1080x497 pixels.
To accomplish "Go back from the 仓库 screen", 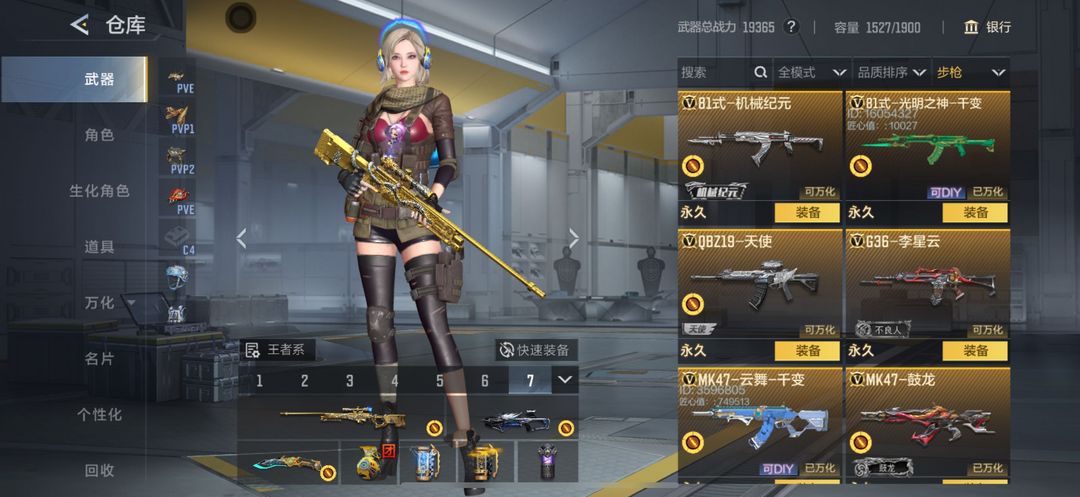I will pos(79,26).
